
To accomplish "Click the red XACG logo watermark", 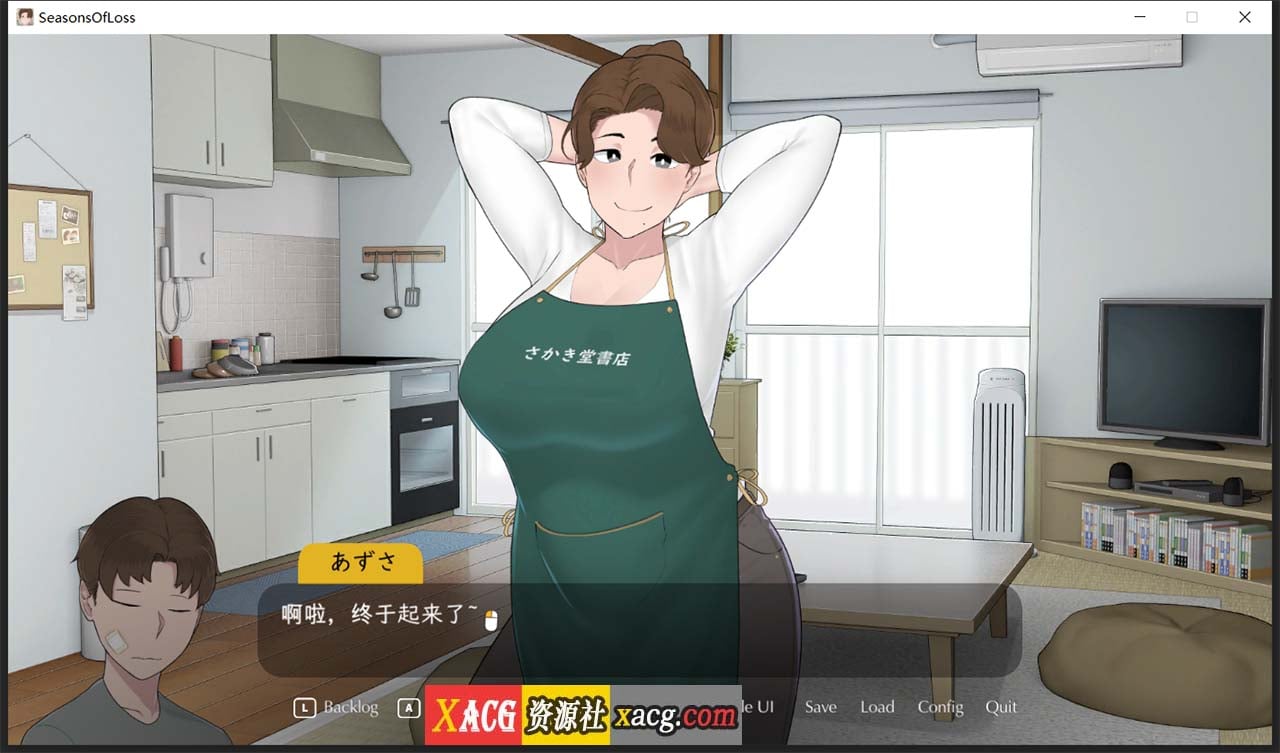I will pyautogui.click(x=474, y=716).
